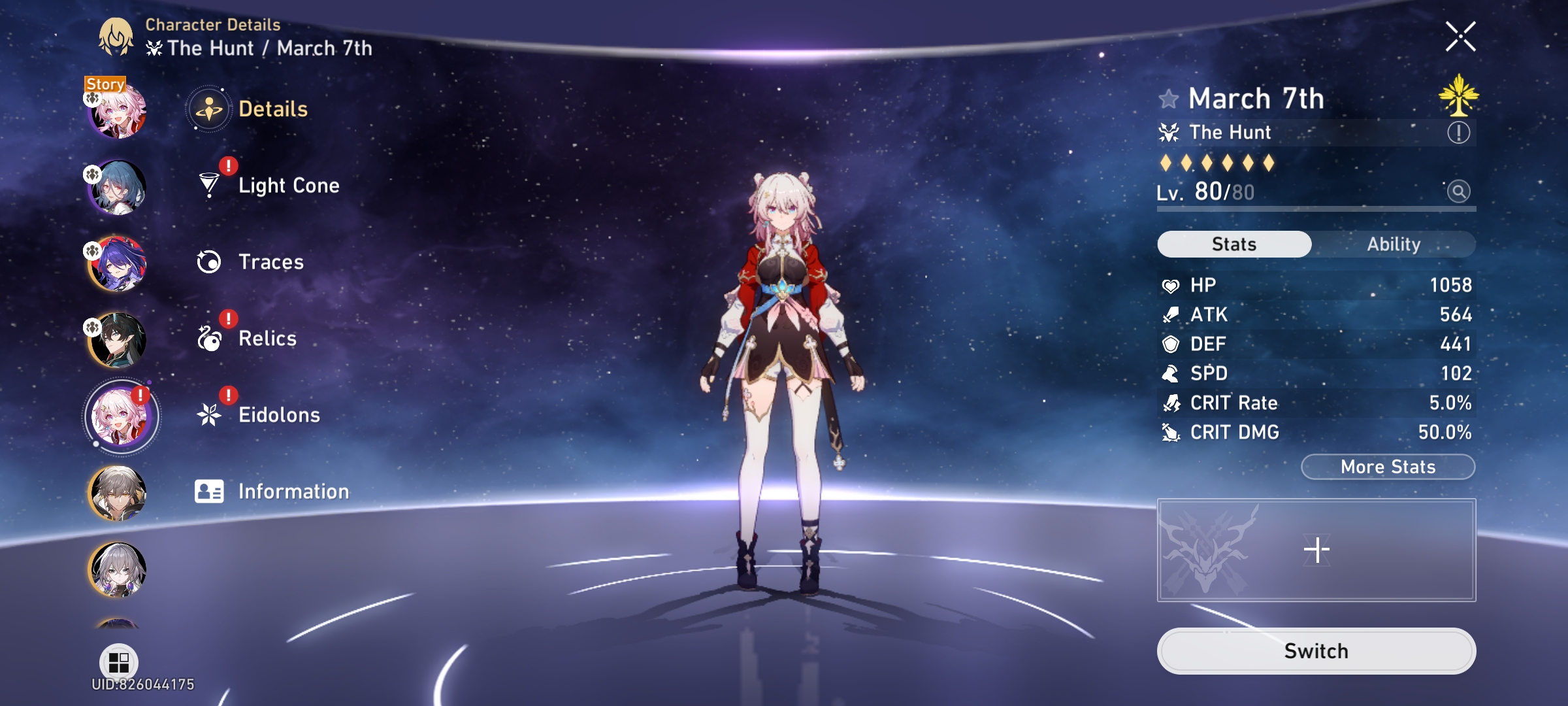Screen dimensions: 1568x706
Task: Switch to the Ability tab
Action: (1395, 244)
